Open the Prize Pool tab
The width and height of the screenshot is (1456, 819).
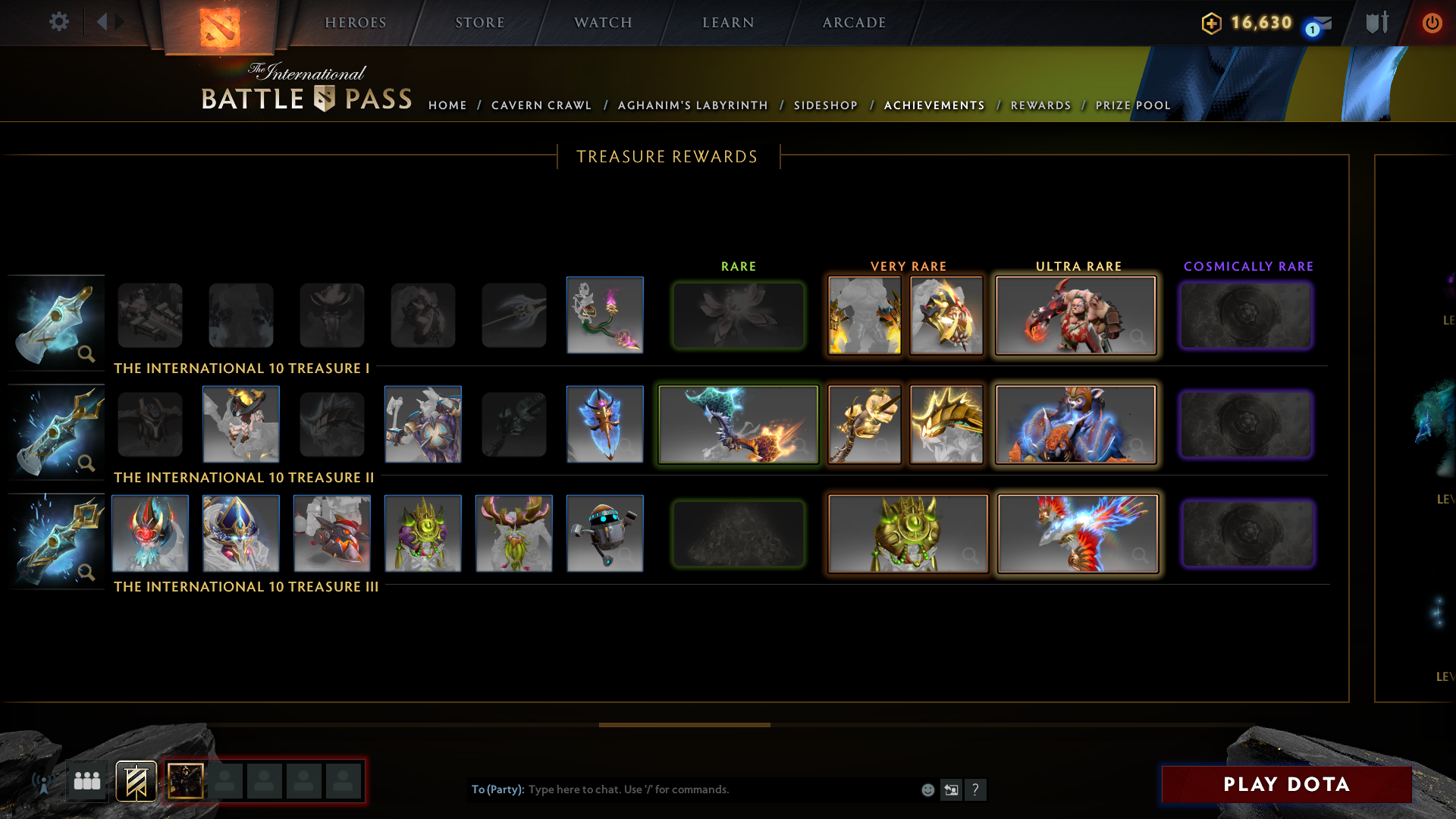click(x=1133, y=105)
